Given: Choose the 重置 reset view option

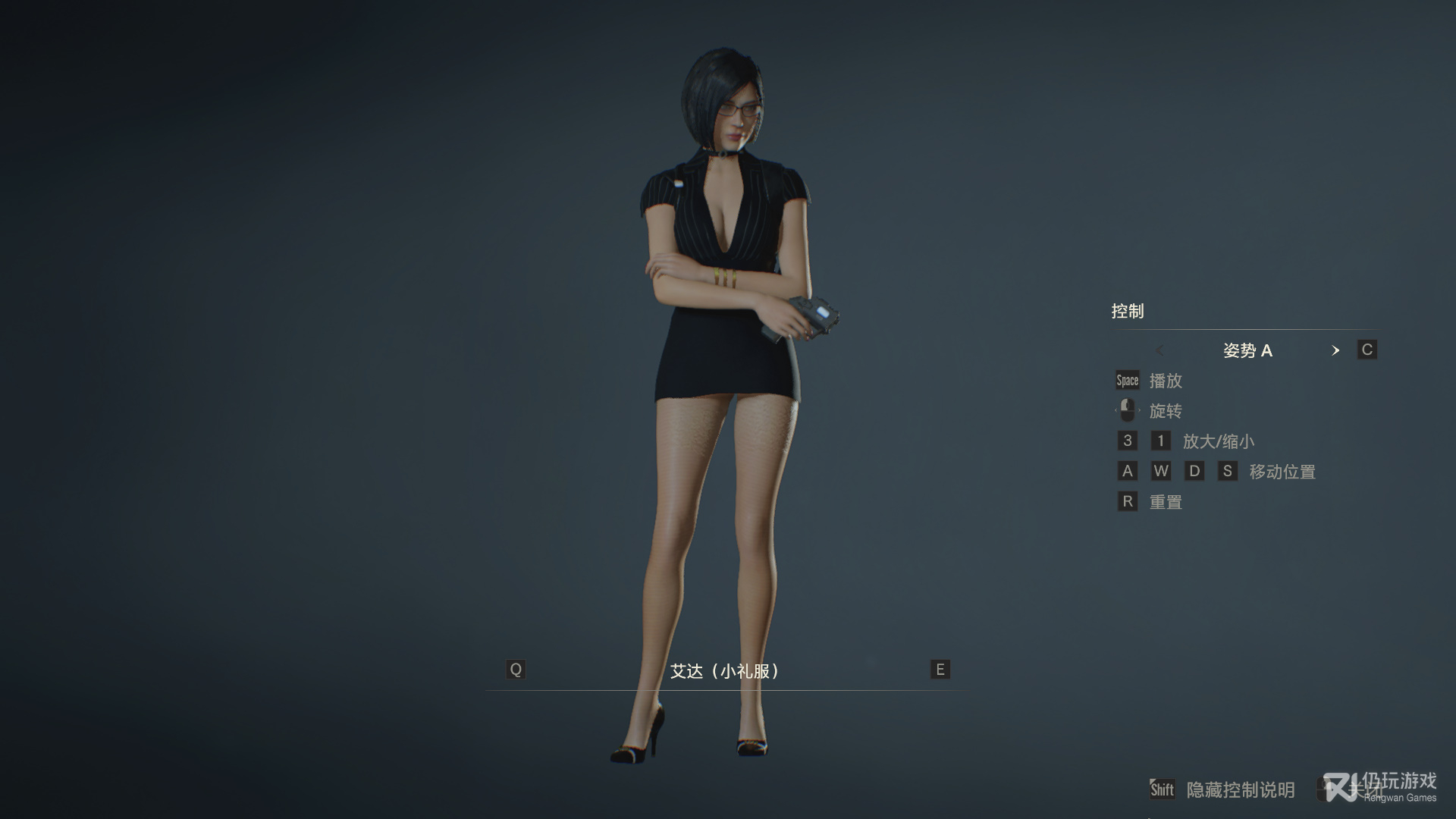Looking at the screenshot, I should (1165, 502).
